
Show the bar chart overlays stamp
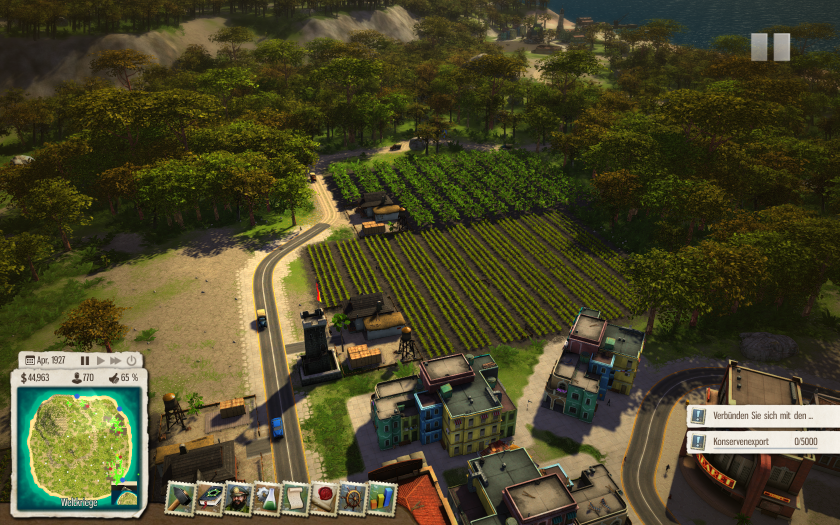coord(382,497)
